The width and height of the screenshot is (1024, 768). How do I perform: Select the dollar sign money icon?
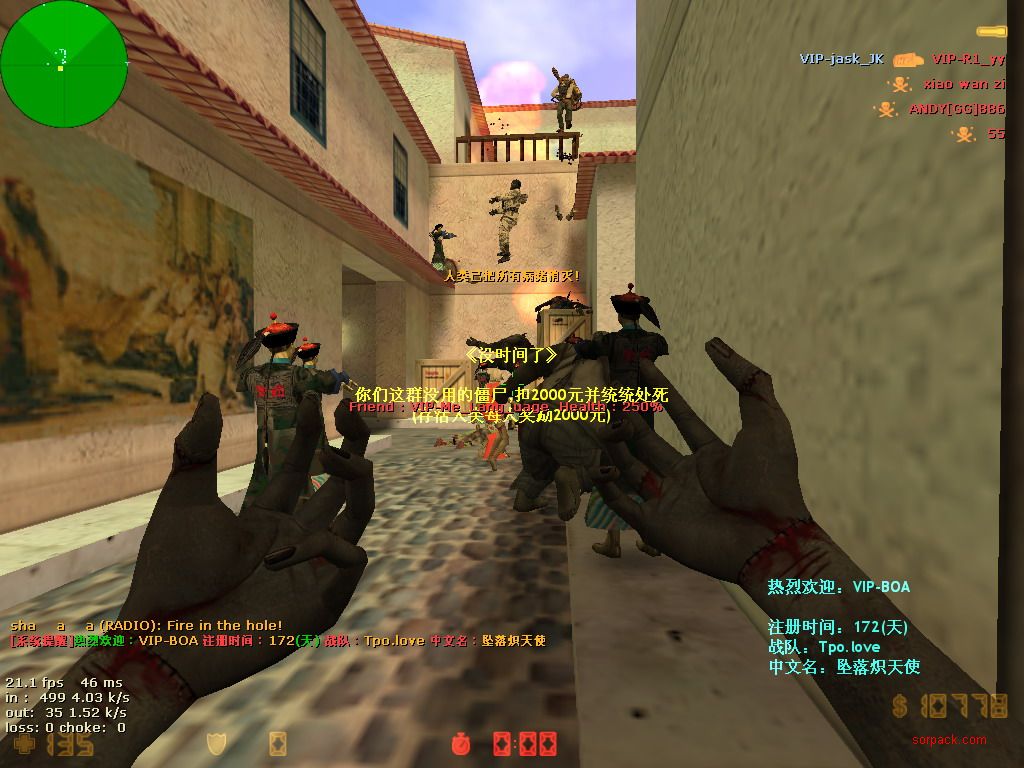click(900, 708)
